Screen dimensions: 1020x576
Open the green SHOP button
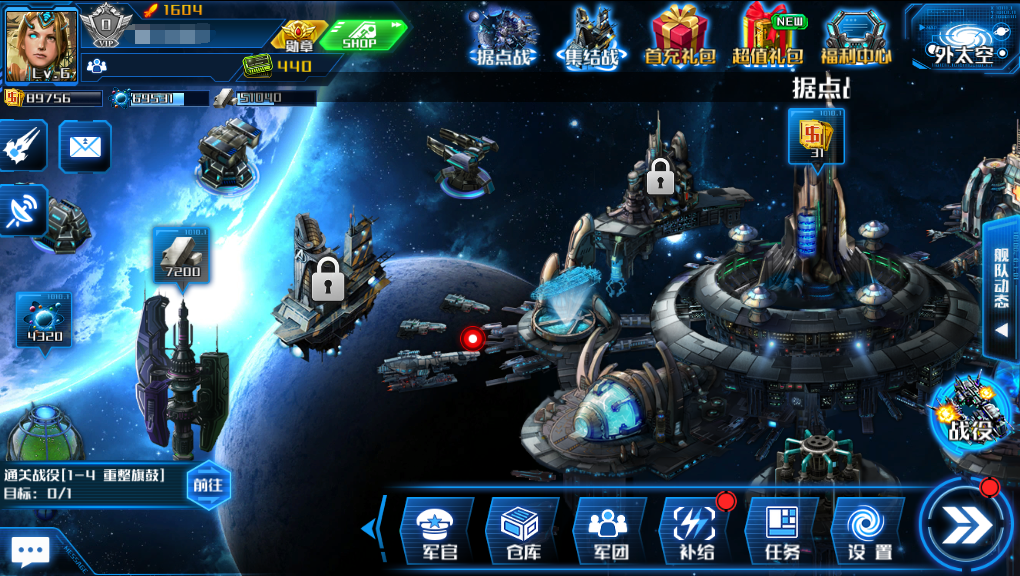(x=362, y=36)
